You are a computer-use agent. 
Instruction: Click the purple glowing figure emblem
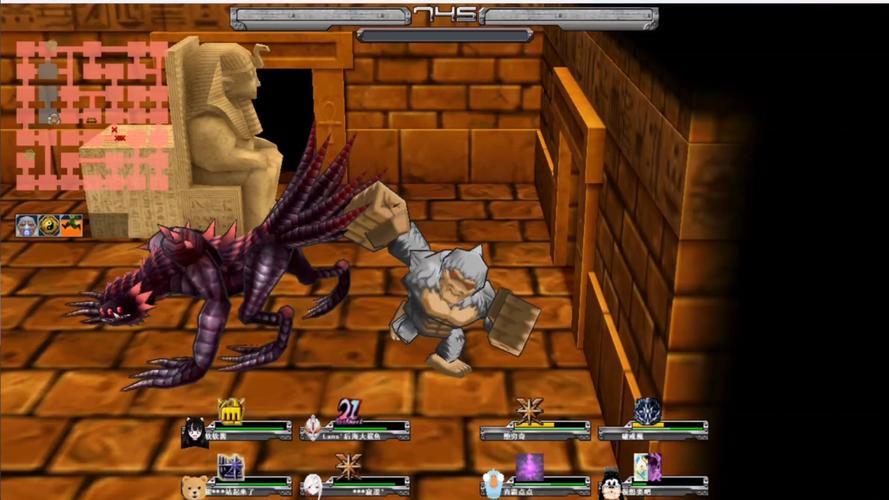tap(529, 466)
